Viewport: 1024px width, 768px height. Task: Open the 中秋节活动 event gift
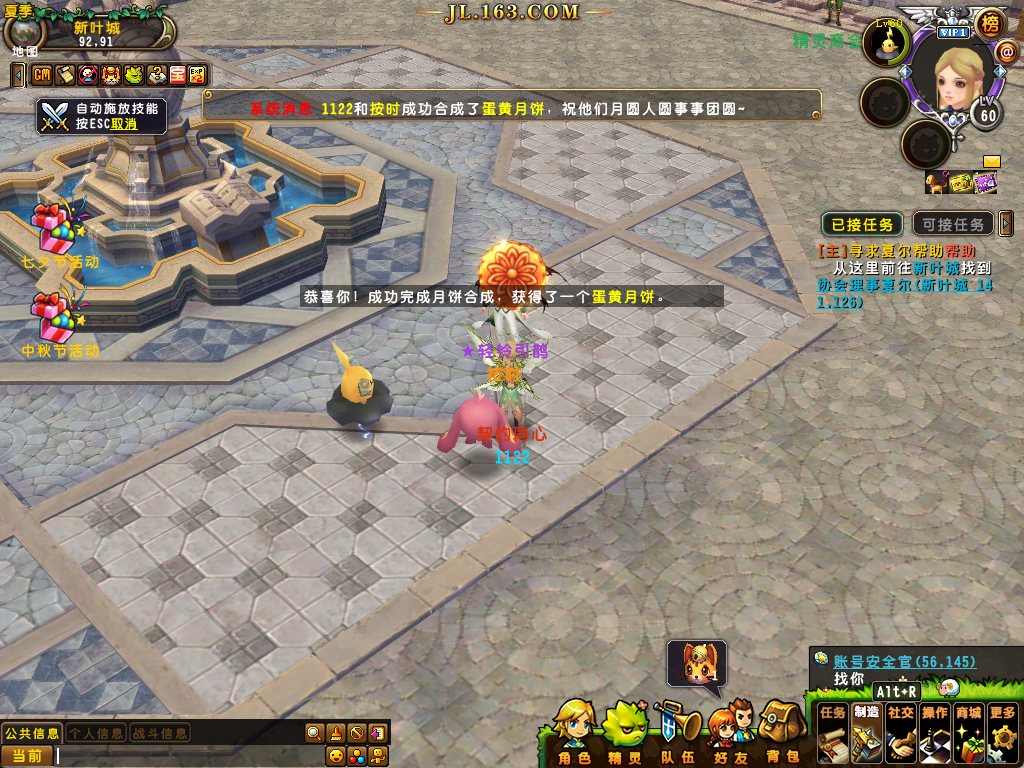55,318
